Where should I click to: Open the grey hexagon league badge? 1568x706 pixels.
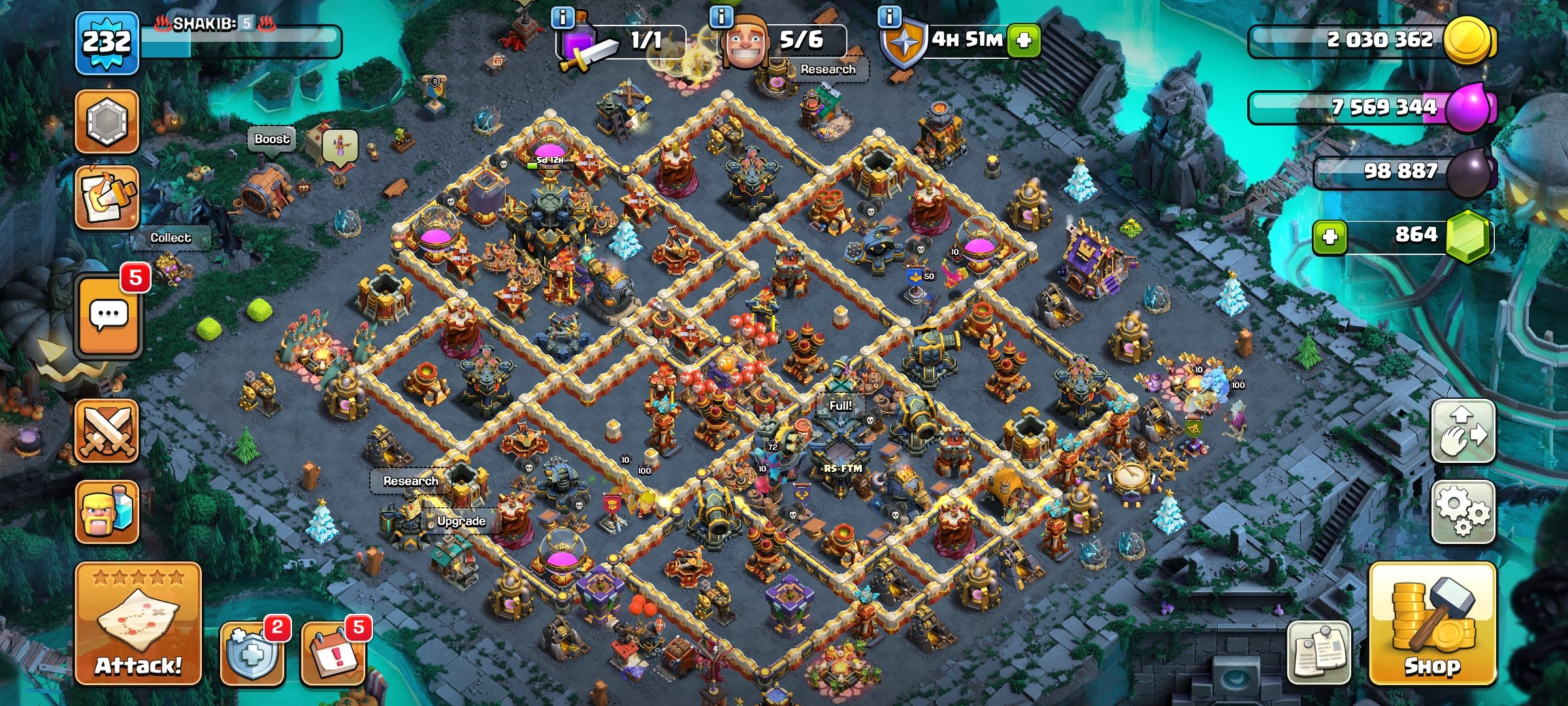[x=107, y=122]
